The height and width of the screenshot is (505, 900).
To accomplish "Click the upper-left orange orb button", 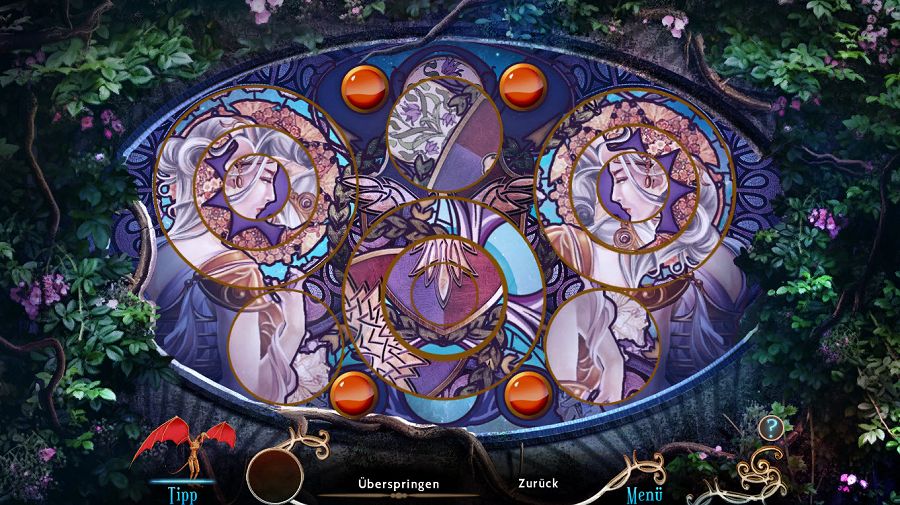I will point(365,88).
